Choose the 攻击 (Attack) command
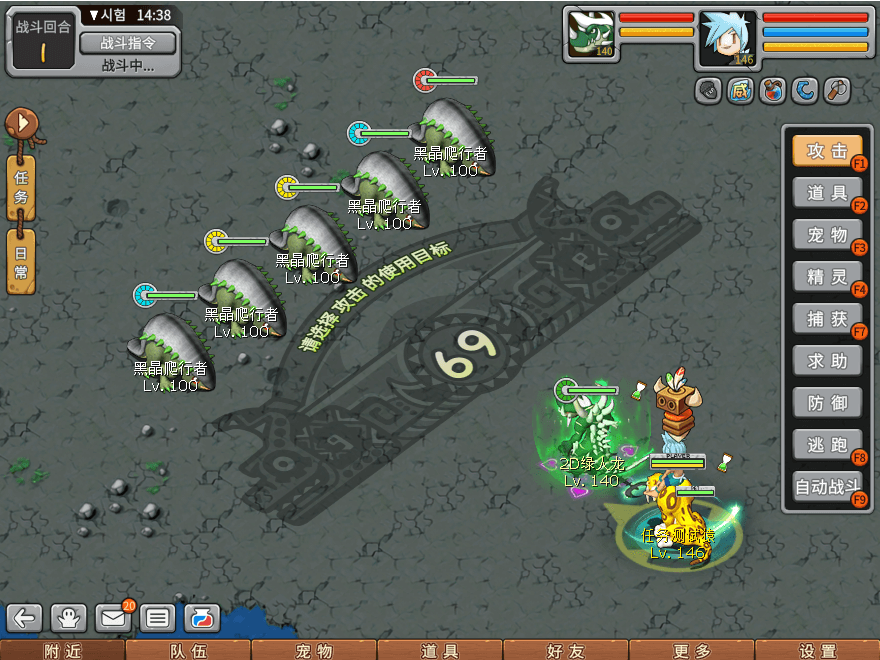 [x=827, y=151]
